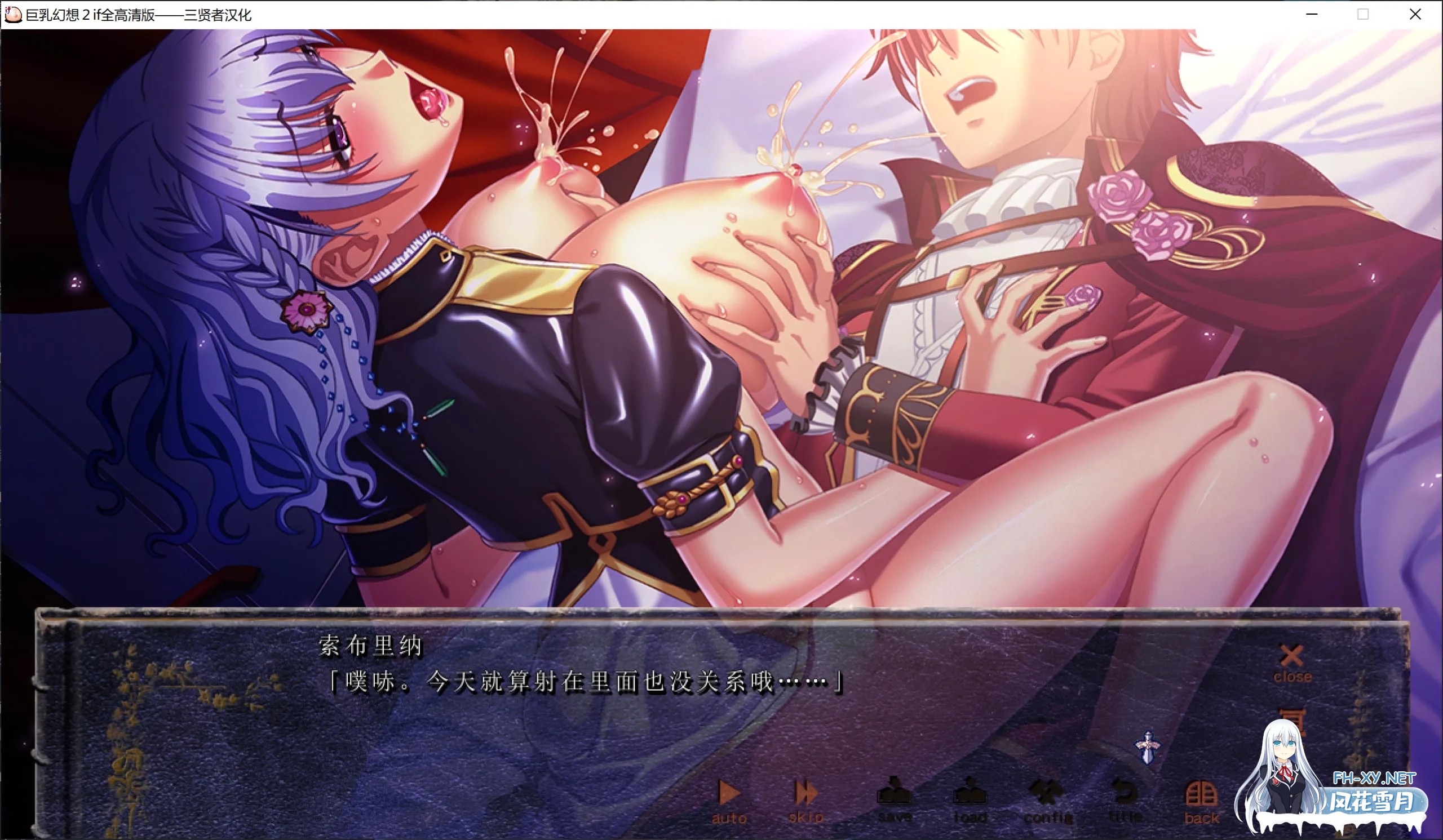Click the window title 巨乳幻想2 if全高清版
The image size is (1443, 840).
(x=138, y=15)
